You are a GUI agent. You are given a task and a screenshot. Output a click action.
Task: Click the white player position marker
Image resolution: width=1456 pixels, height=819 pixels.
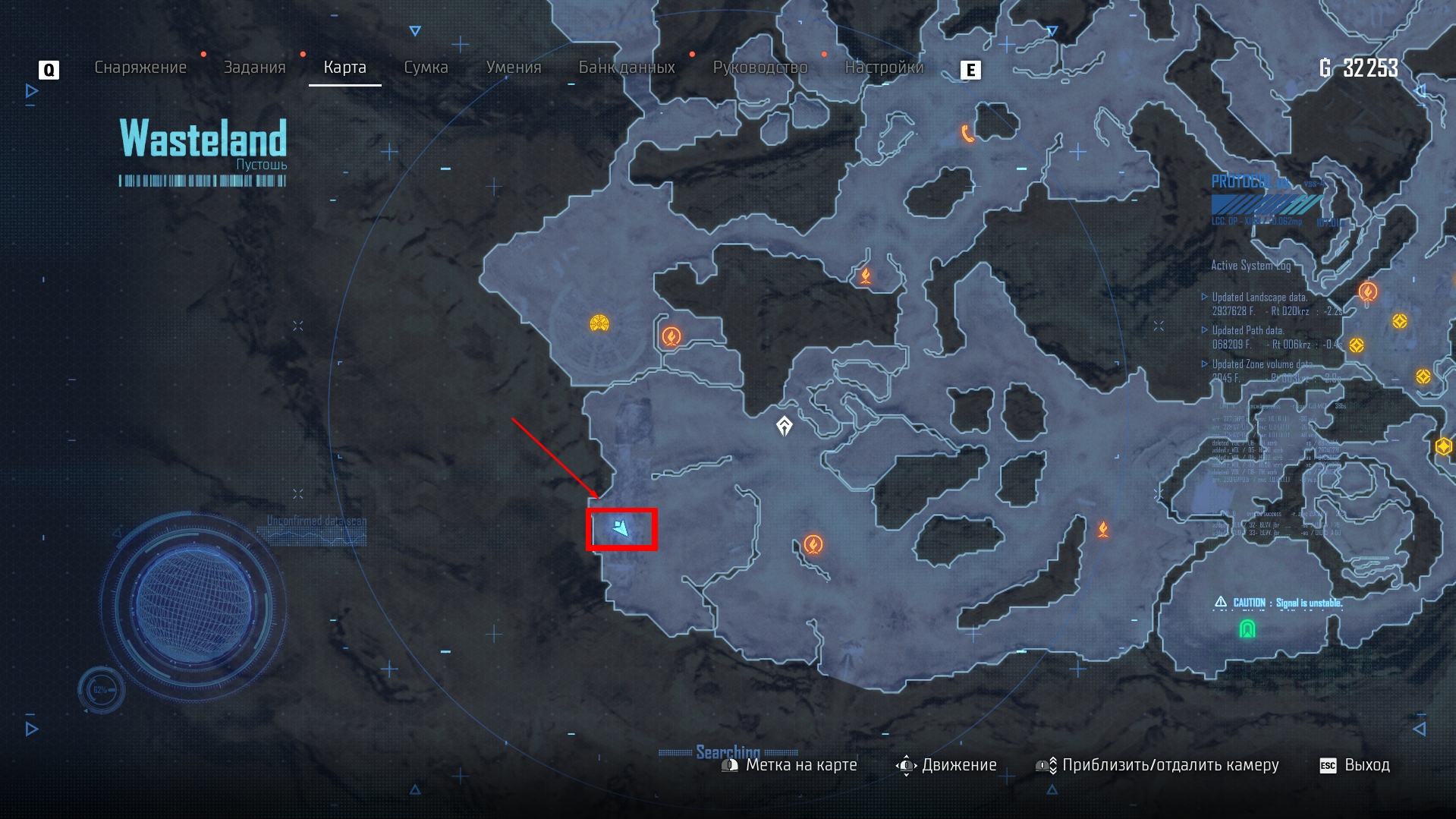(785, 426)
